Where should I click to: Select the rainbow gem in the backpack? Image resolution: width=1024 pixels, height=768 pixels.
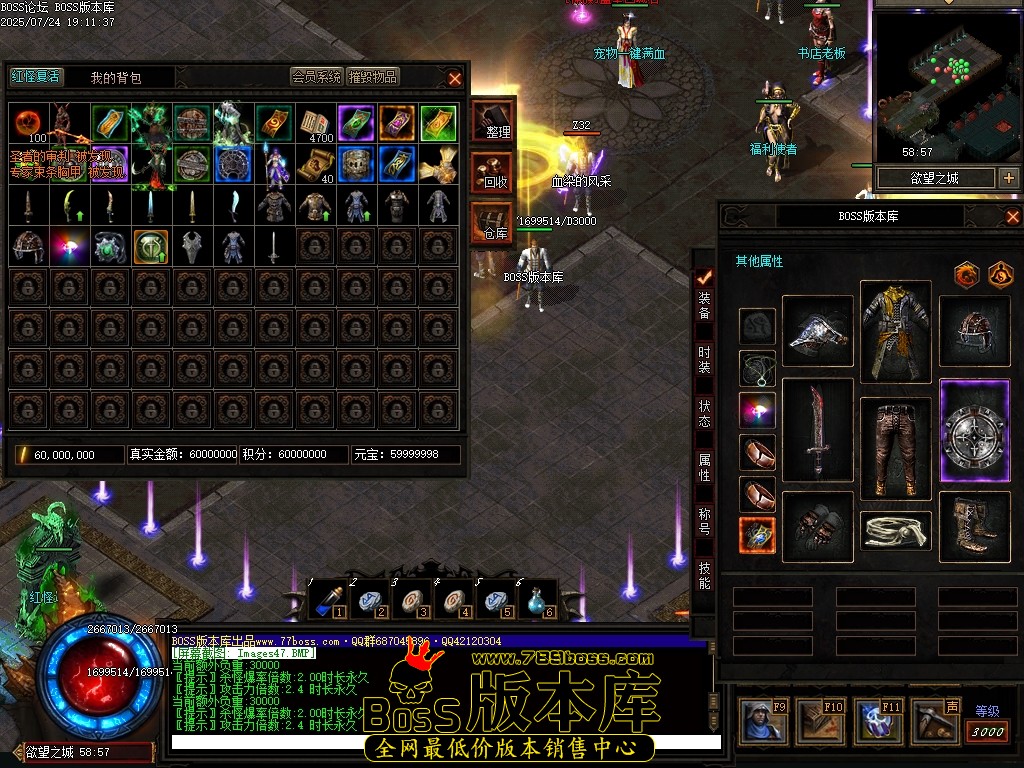70,246
